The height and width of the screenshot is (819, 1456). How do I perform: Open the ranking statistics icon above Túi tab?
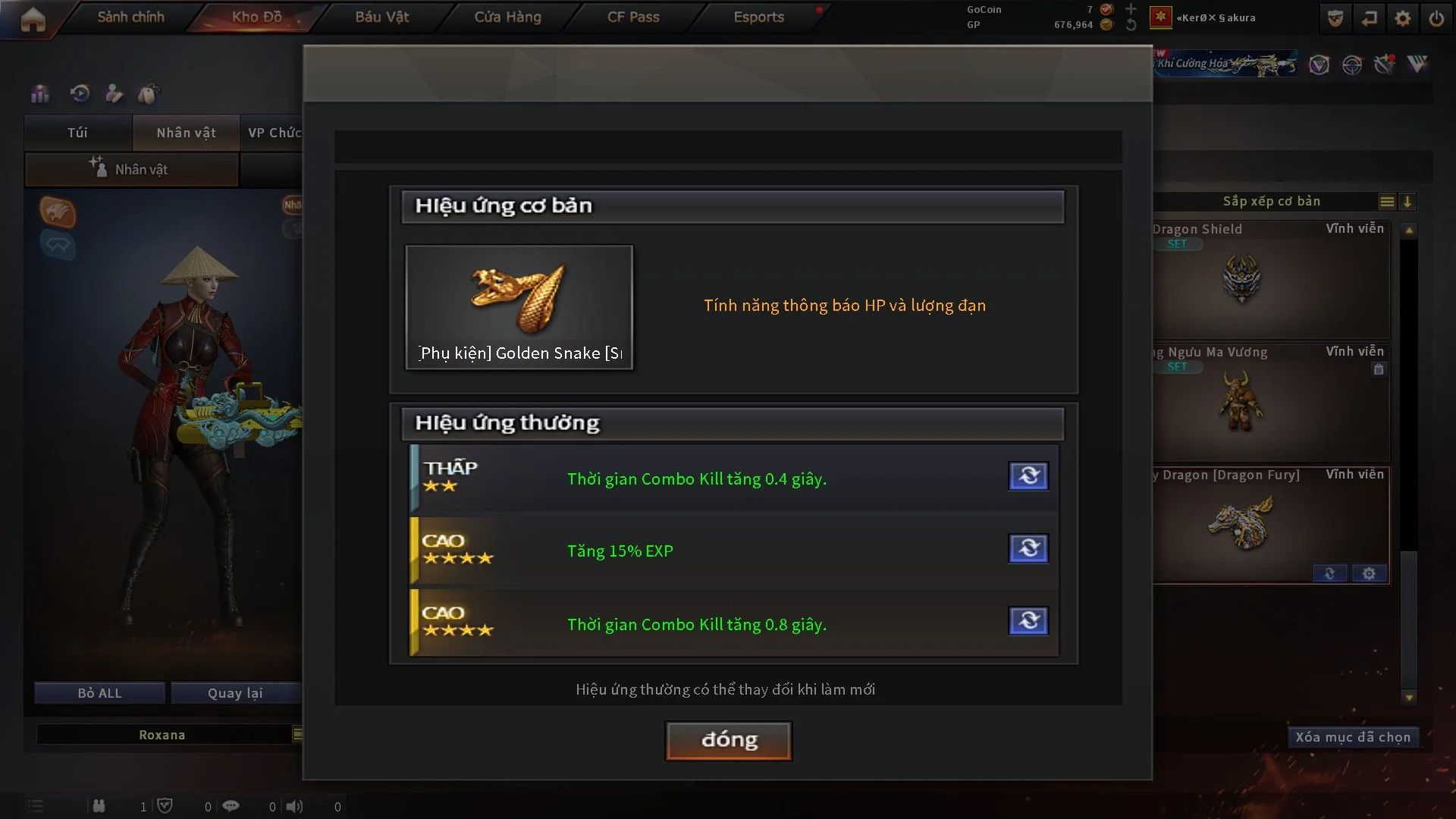(39, 93)
